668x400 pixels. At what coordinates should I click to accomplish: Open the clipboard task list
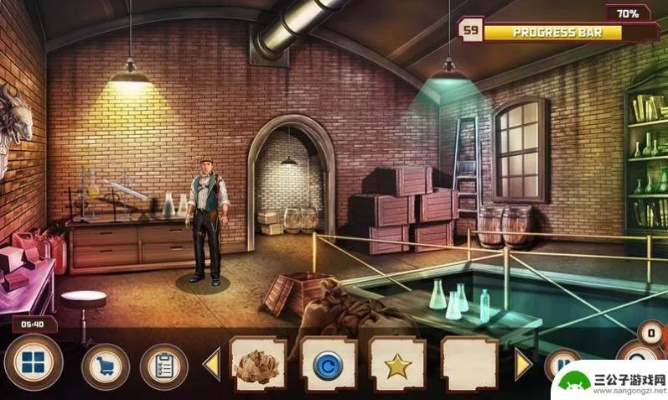(163, 366)
